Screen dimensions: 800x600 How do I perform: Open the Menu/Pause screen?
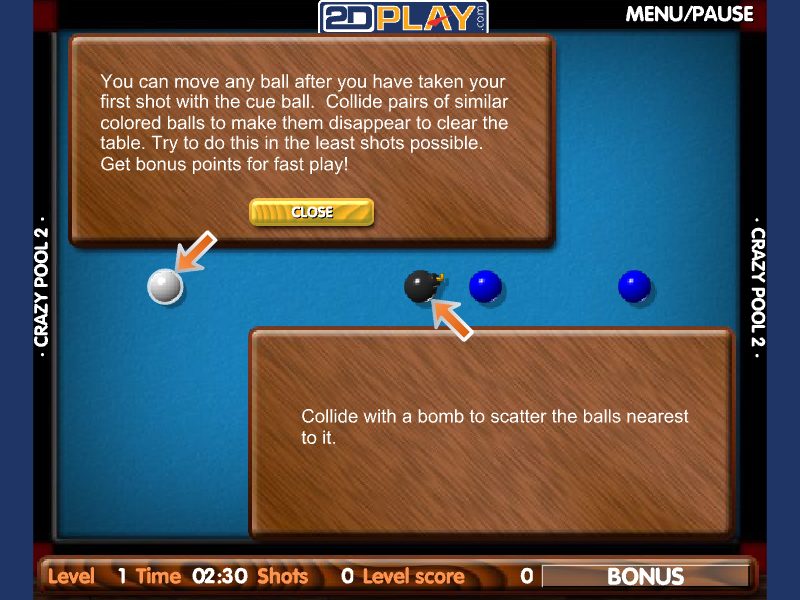pos(689,14)
